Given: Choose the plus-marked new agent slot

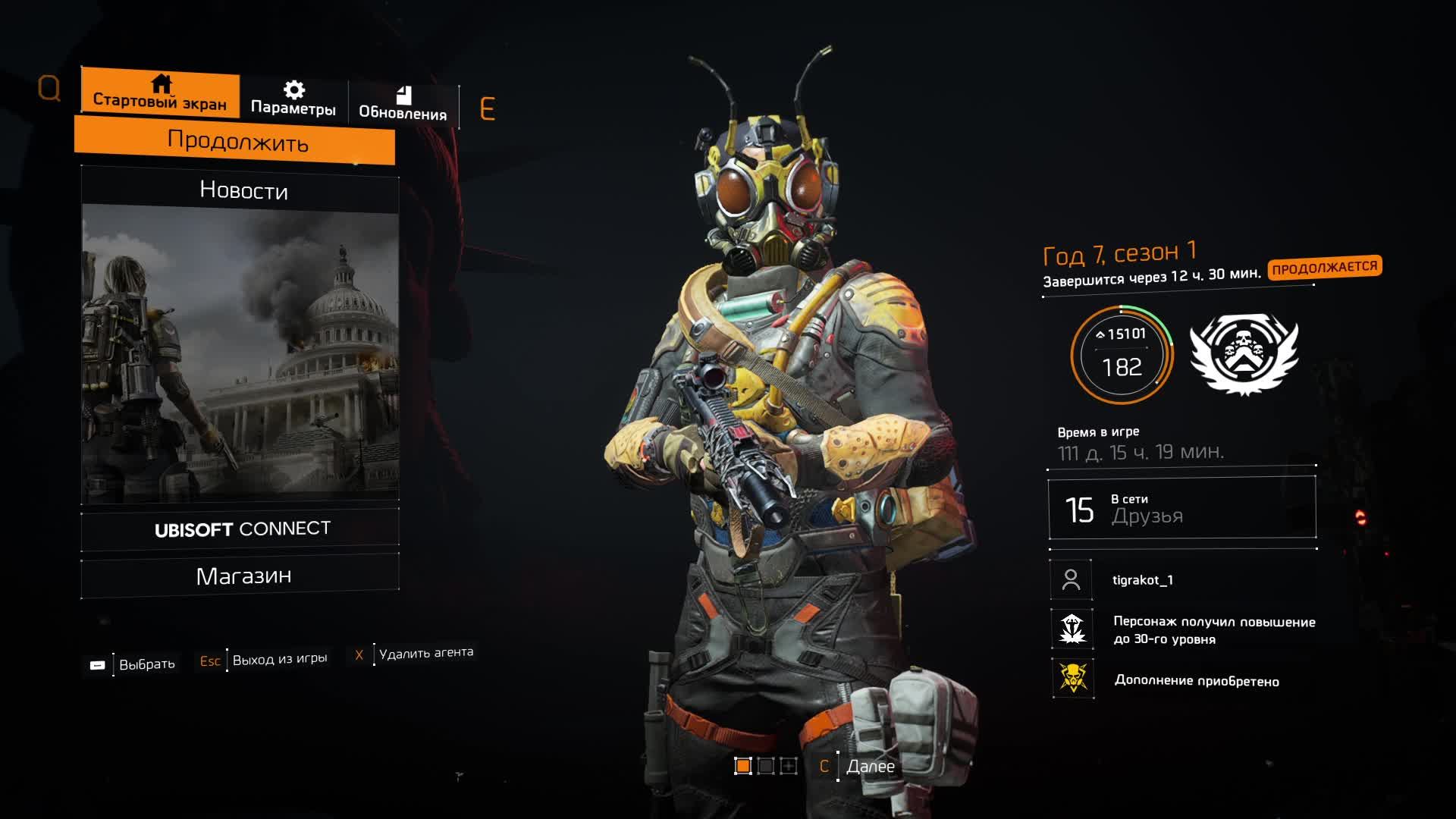Looking at the screenshot, I should (789, 766).
